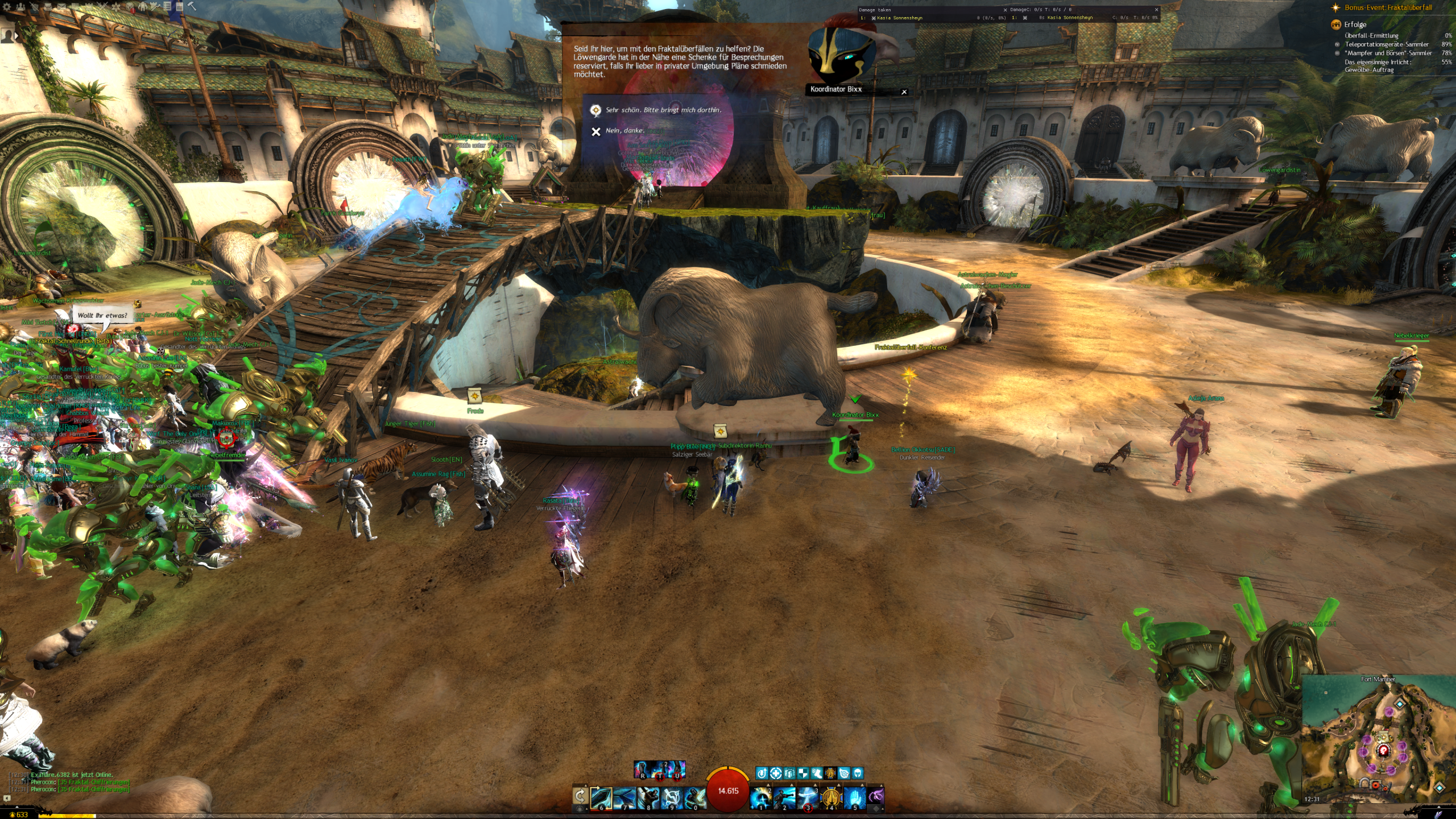
Task: Expand the Erfolge achievements tracker header
Action: pos(1355,24)
